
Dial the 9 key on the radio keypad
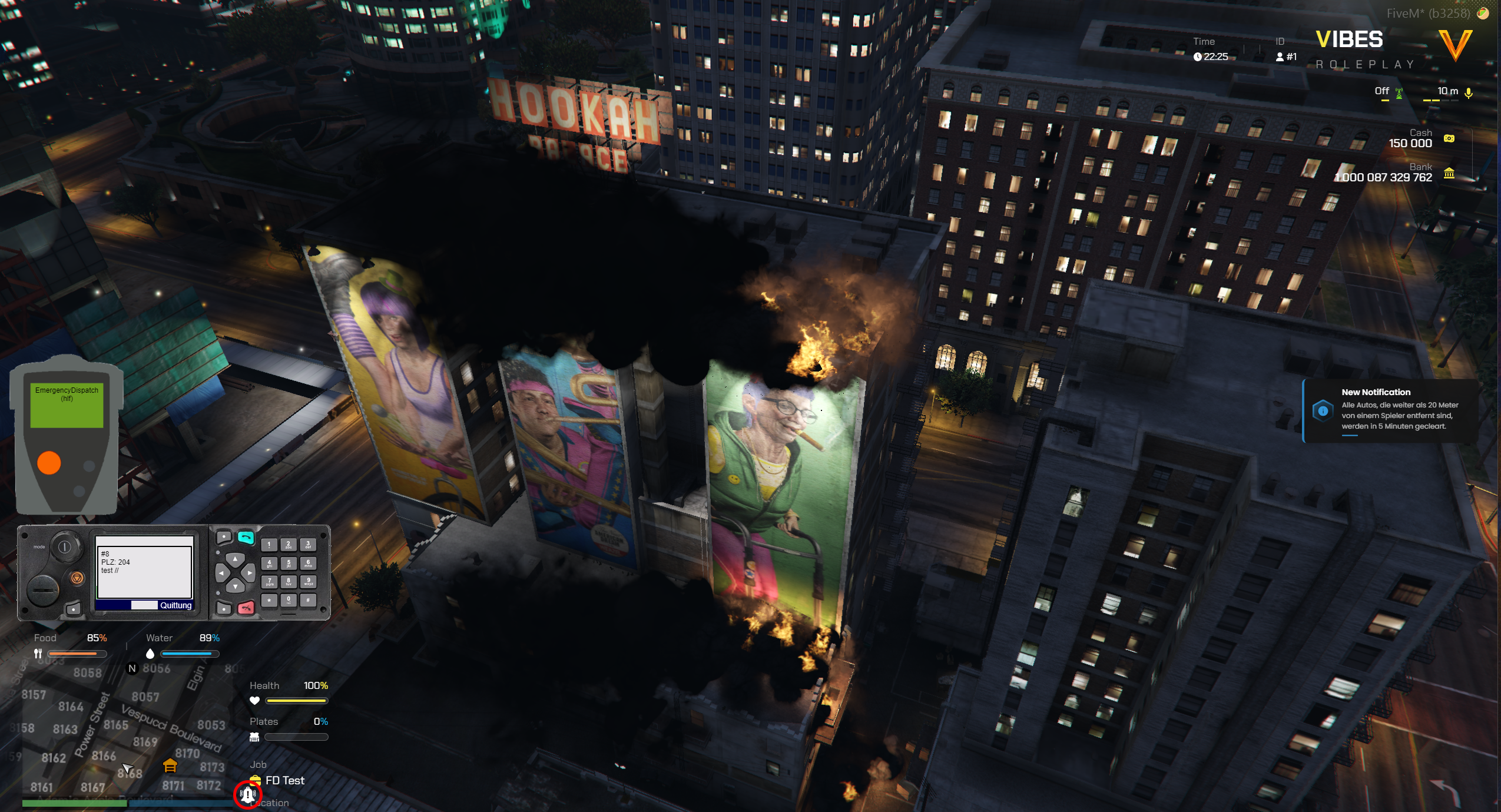click(x=308, y=582)
